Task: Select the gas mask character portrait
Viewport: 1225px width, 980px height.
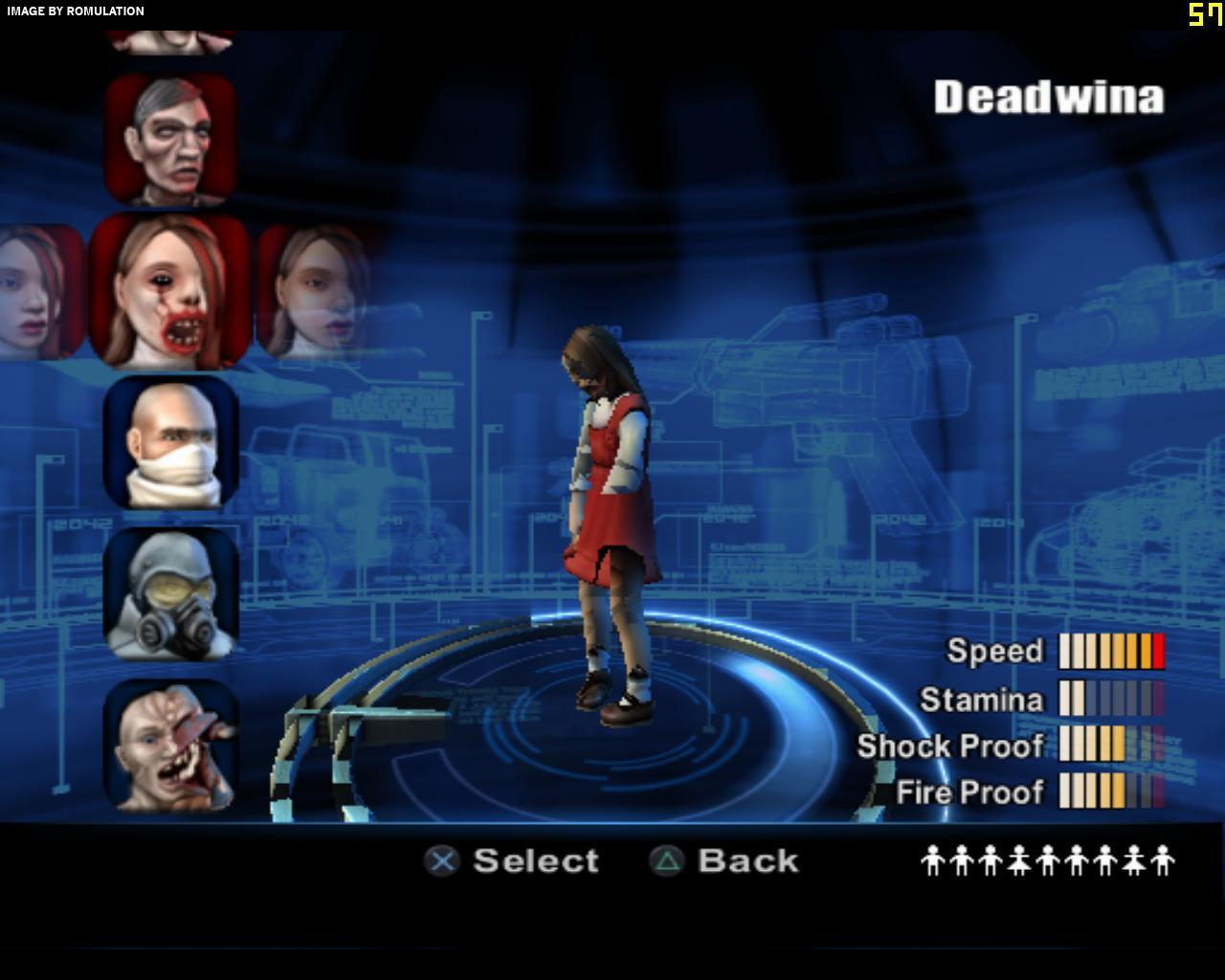Action: click(x=170, y=594)
